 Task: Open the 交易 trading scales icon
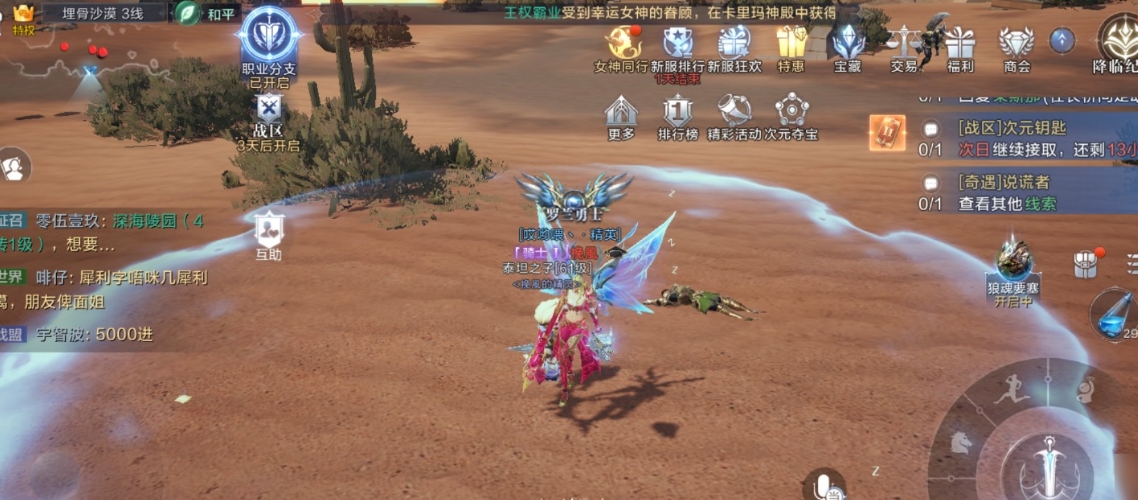[x=904, y=44]
